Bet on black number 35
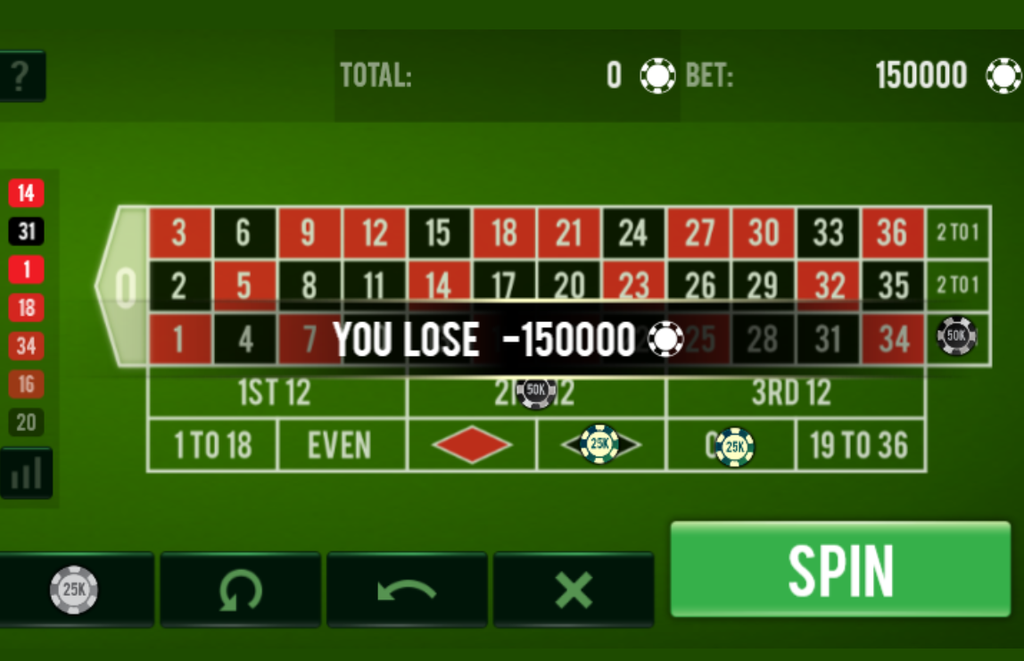The height and width of the screenshot is (661, 1024). pyautogui.click(x=893, y=285)
